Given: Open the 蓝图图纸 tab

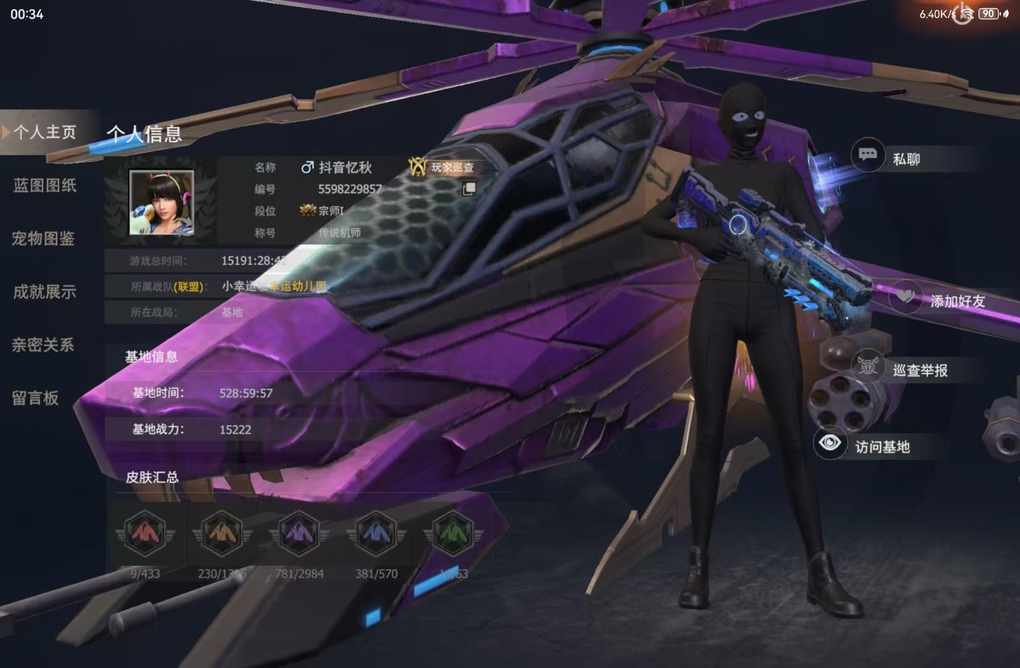Looking at the screenshot, I should 44,185.
